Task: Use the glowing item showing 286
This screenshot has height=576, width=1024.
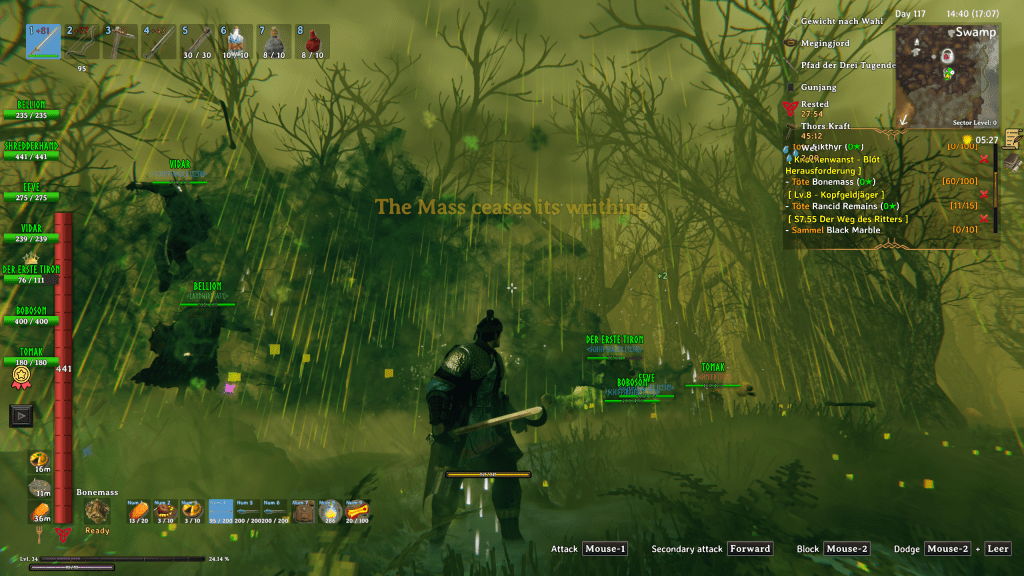Action: click(329, 512)
